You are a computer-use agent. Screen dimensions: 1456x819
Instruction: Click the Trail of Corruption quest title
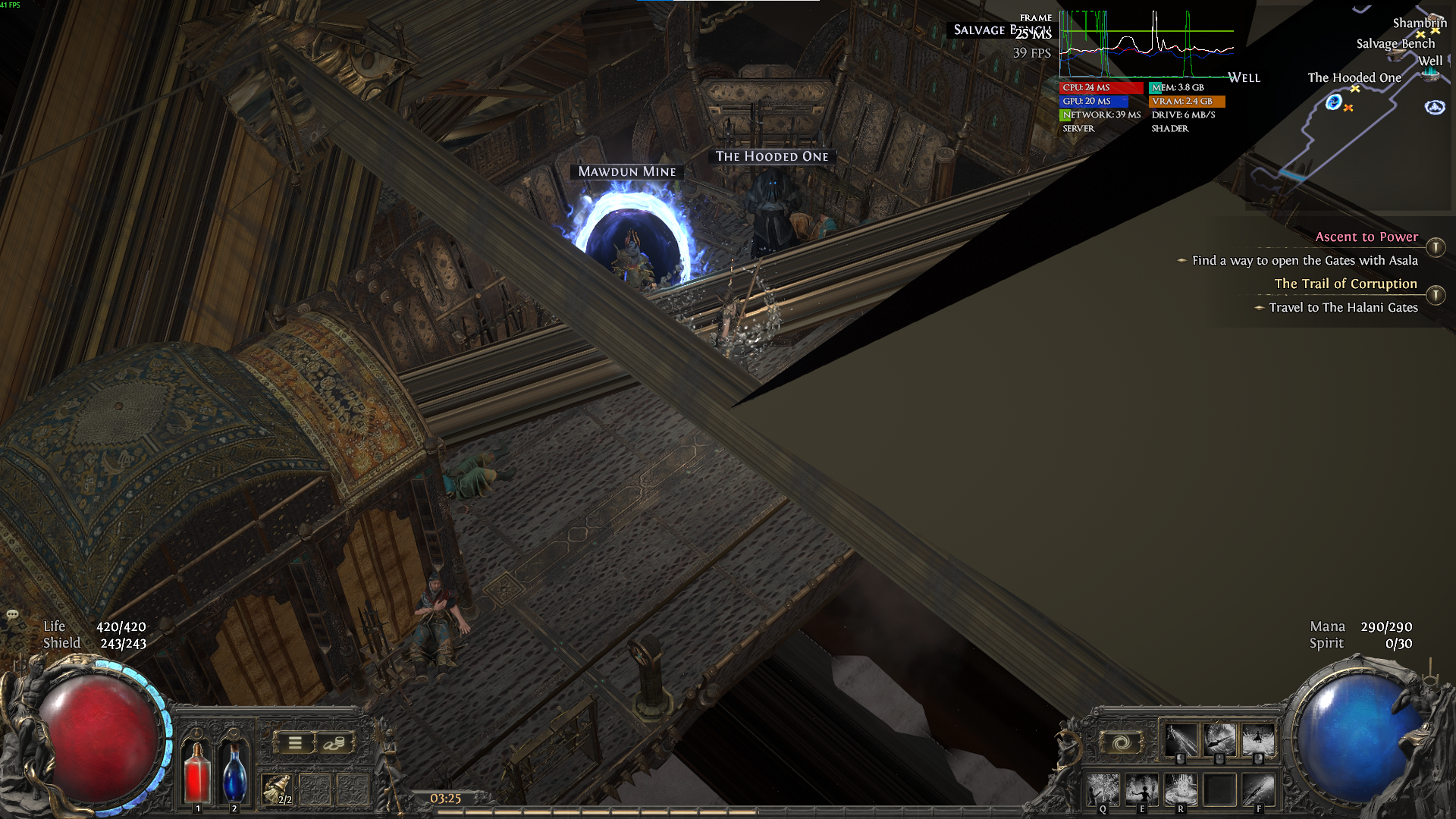(x=1345, y=284)
